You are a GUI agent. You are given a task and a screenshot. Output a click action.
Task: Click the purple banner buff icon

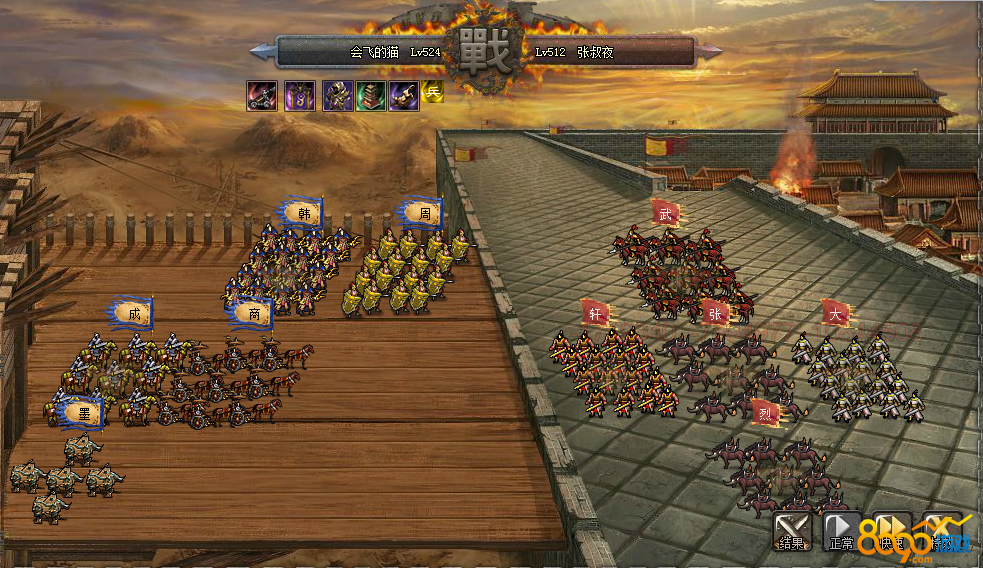(x=299, y=95)
